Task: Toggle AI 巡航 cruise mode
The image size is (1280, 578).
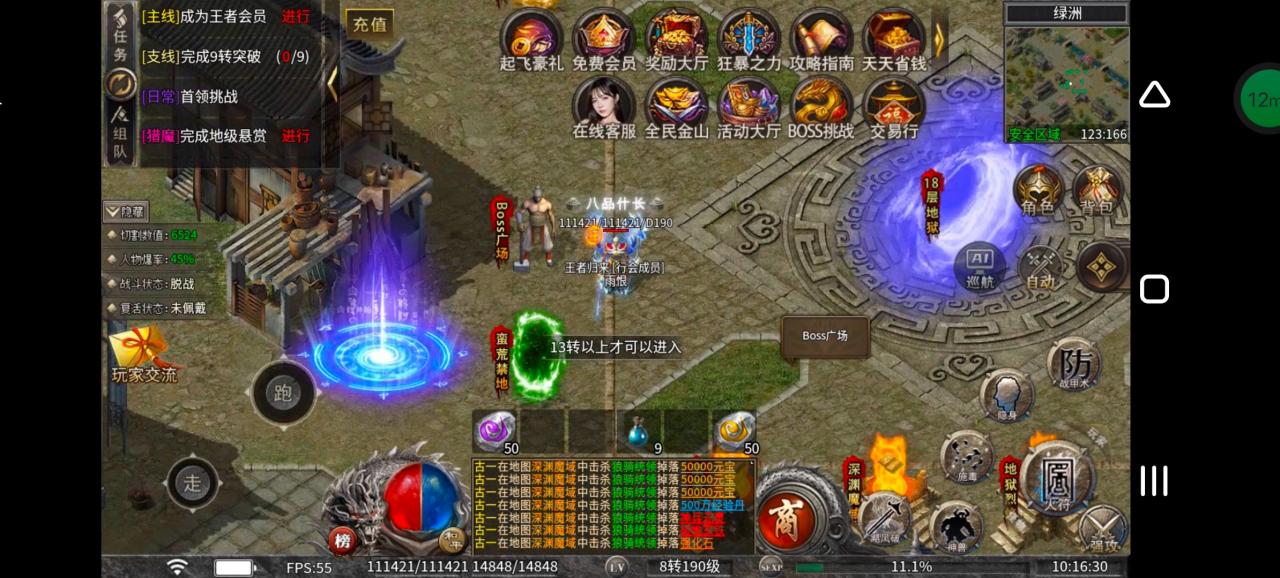Action: (980, 267)
